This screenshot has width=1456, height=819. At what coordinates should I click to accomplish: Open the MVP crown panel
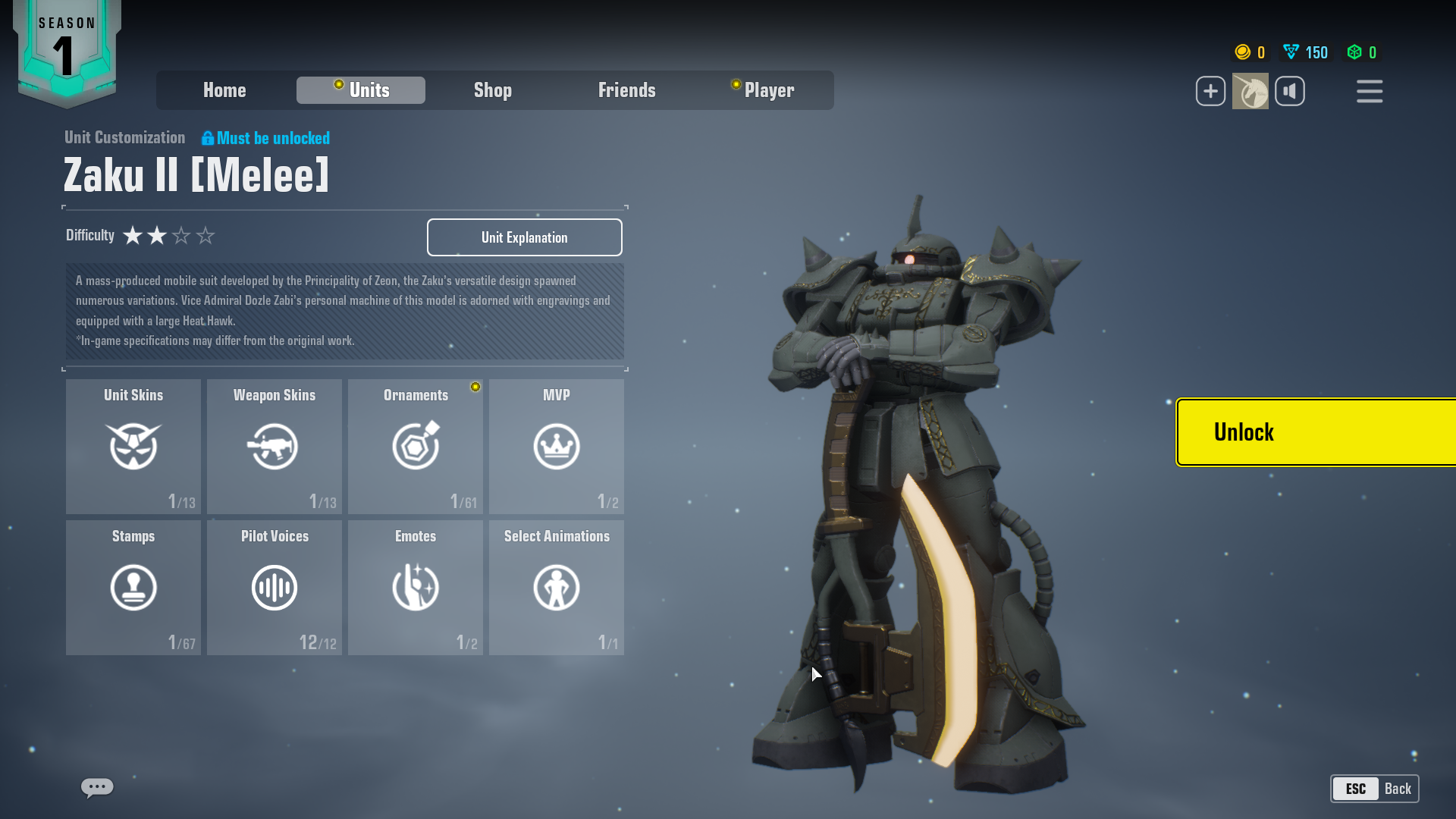pos(557,447)
